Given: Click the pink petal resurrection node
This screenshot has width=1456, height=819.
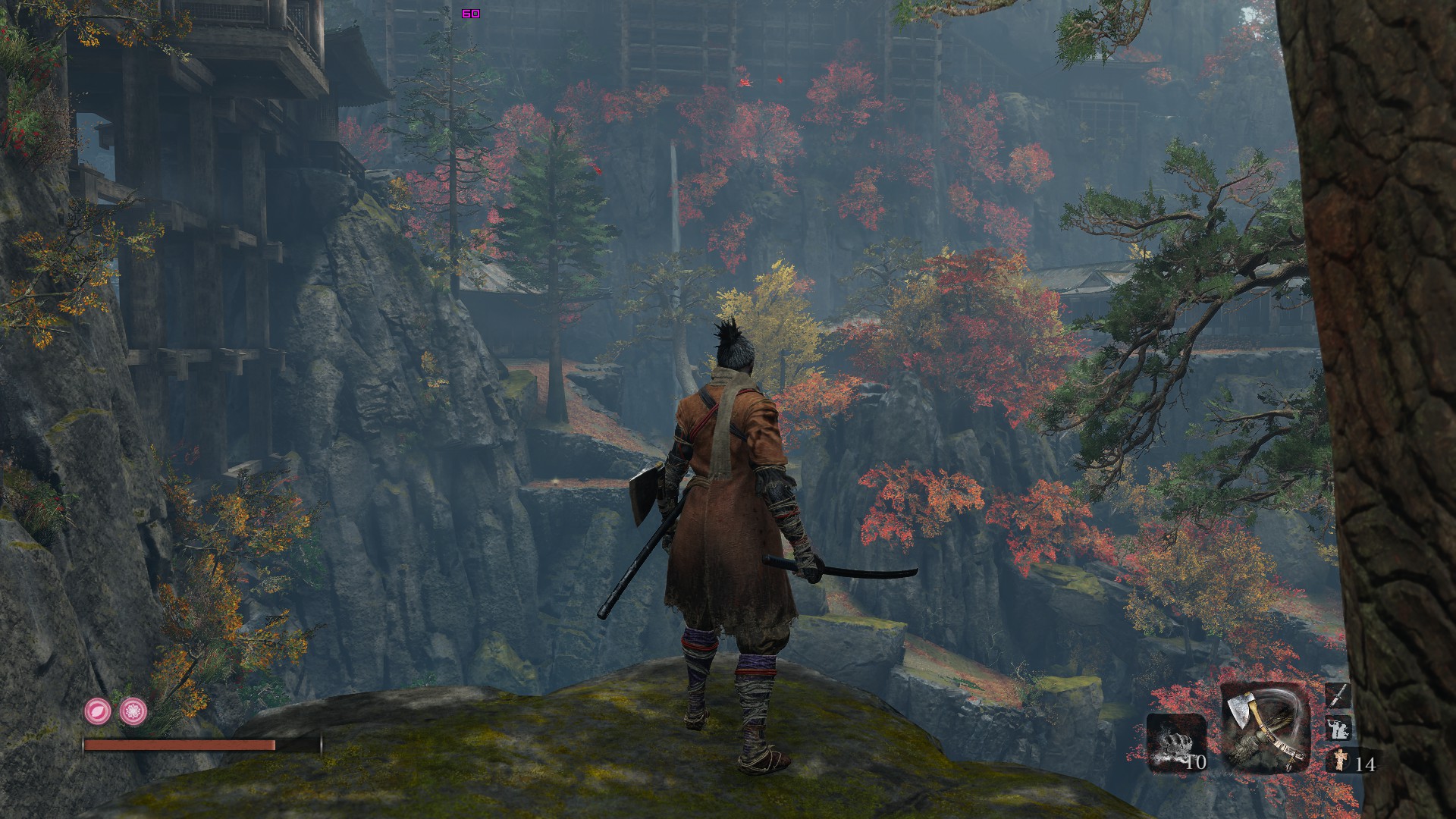Looking at the screenshot, I should [x=97, y=711].
